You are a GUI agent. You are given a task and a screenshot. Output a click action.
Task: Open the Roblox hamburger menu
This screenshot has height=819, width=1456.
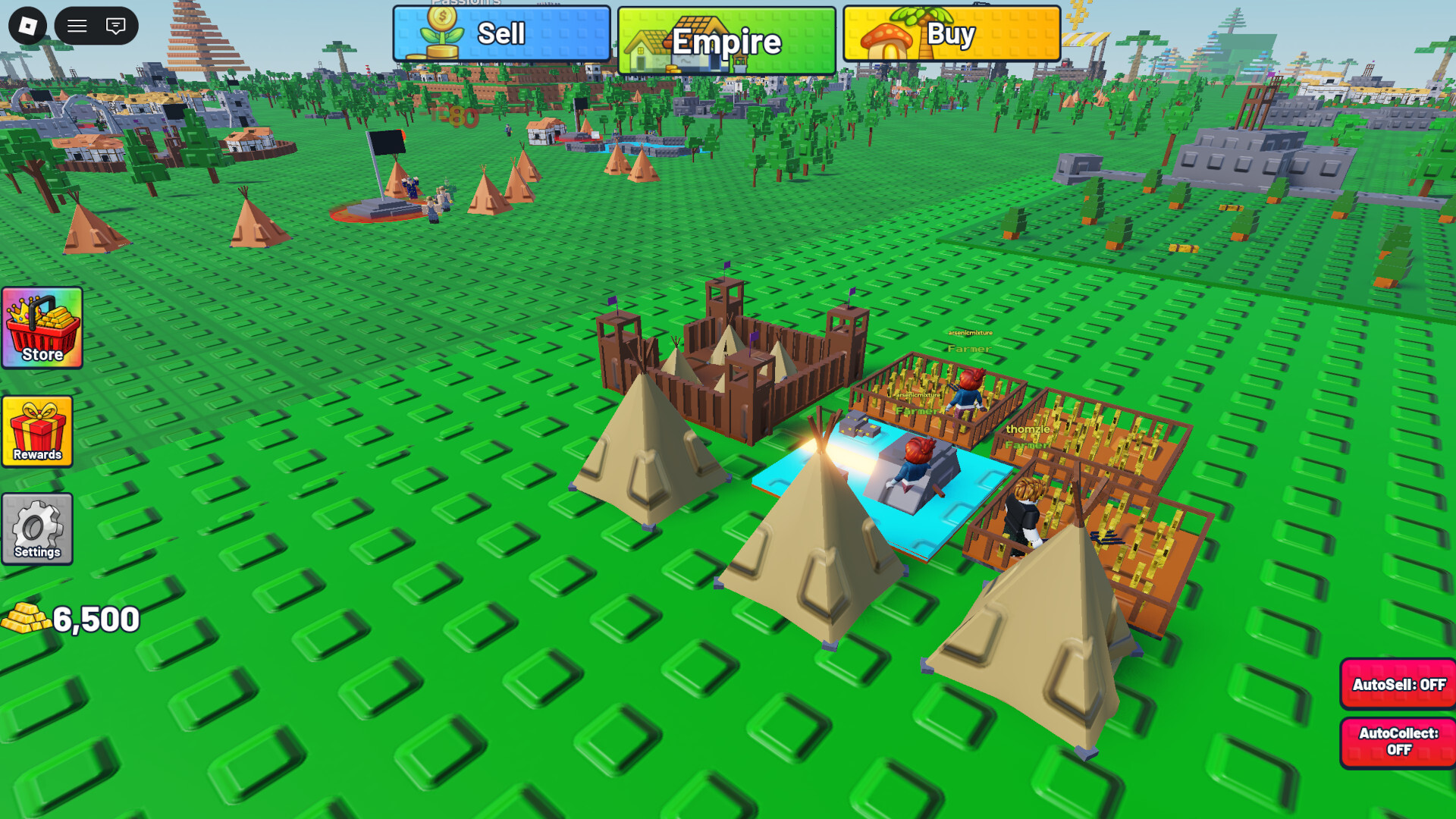[75, 25]
